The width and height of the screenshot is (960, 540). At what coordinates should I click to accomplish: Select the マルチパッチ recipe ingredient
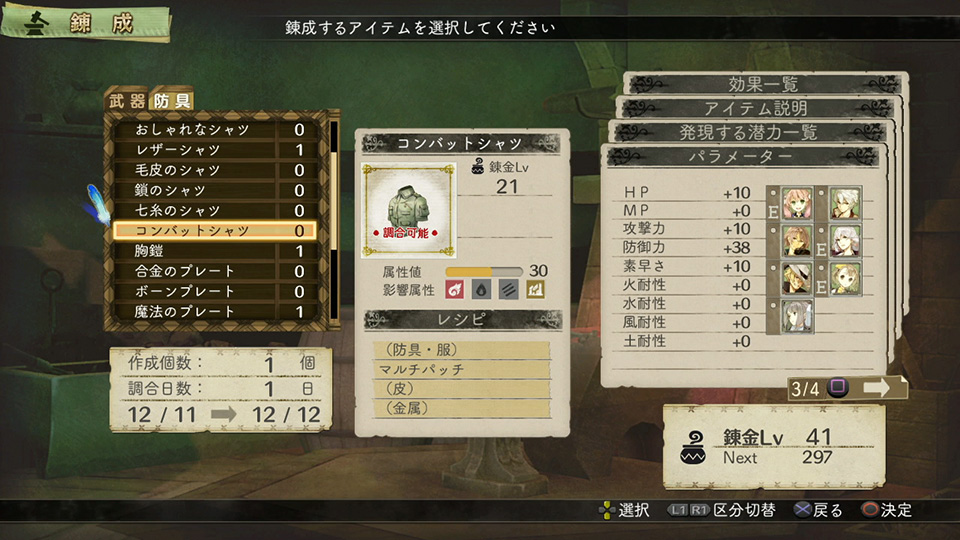click(460, 369)
